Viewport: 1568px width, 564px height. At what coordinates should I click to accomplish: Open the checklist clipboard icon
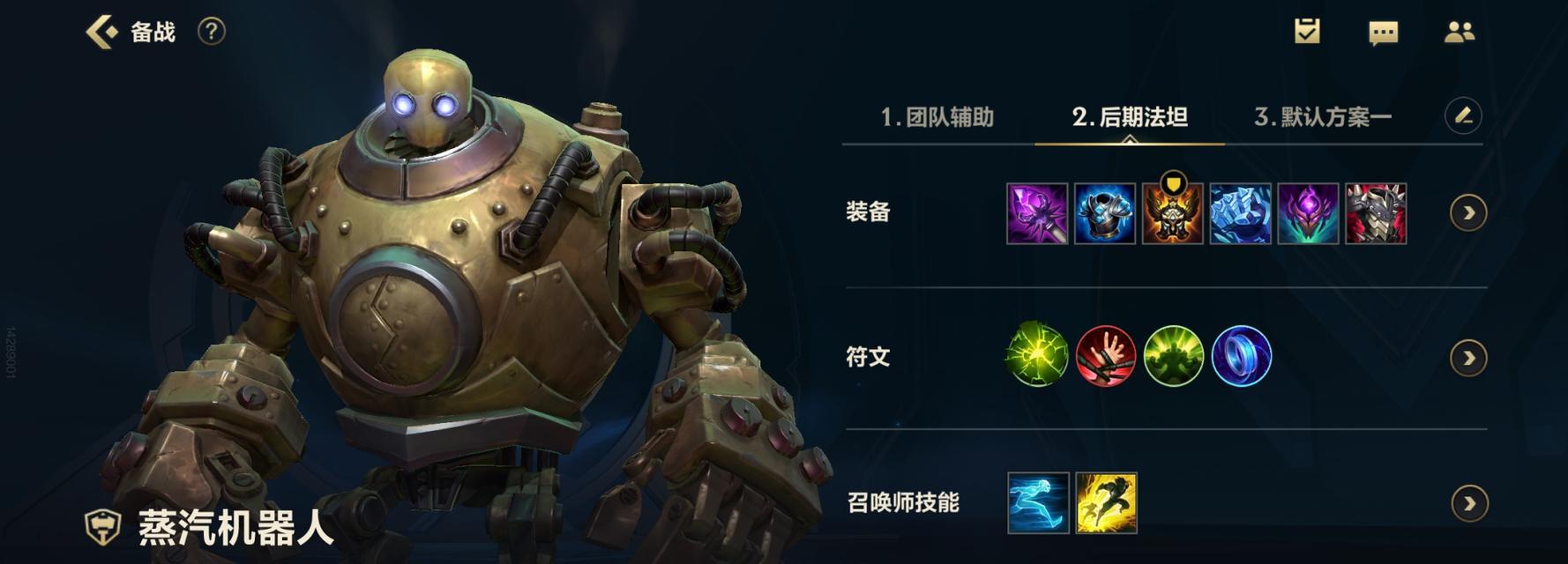(1306, 32)
